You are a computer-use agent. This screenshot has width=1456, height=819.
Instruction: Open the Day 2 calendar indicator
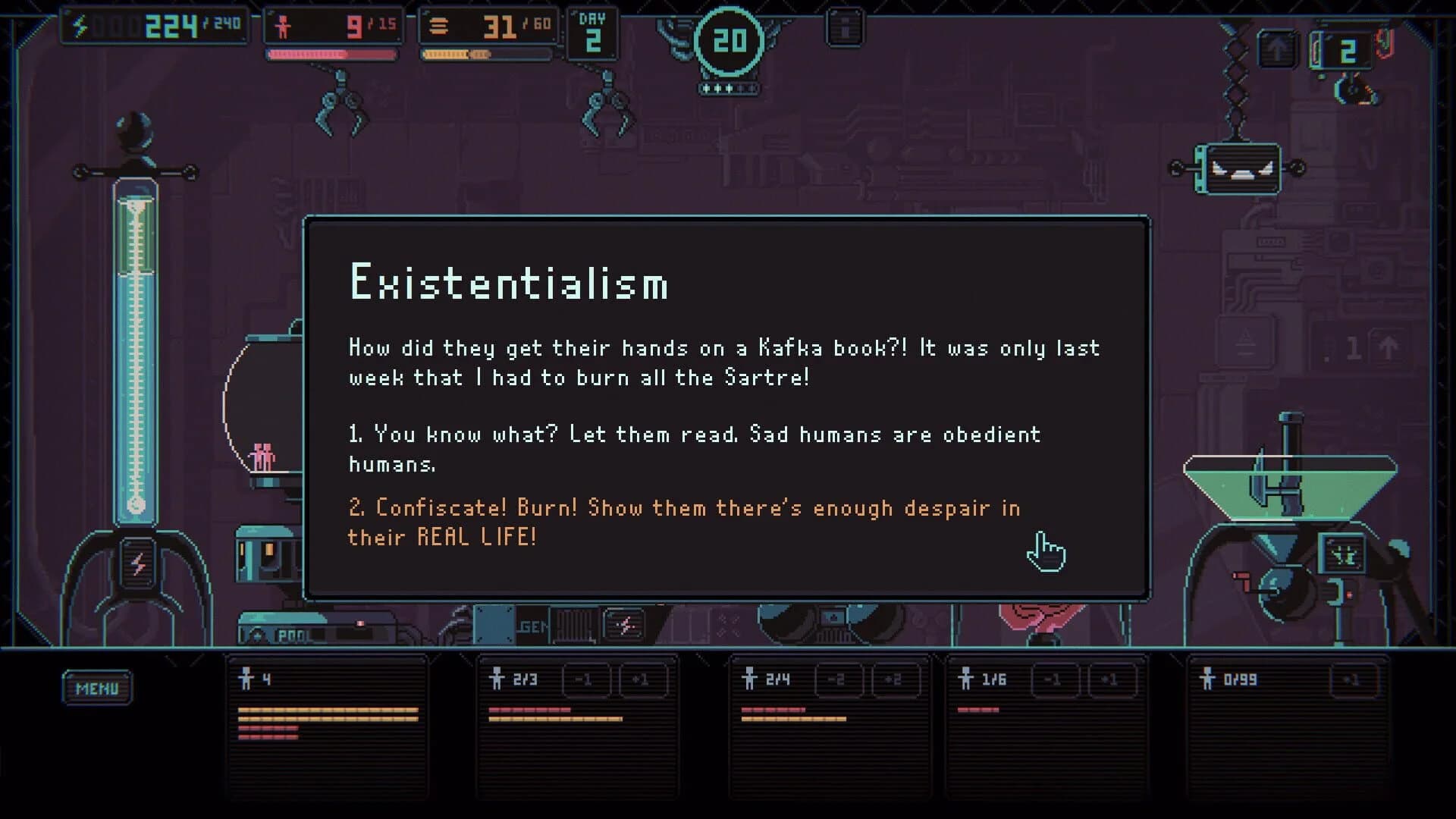tap(595, 34)
